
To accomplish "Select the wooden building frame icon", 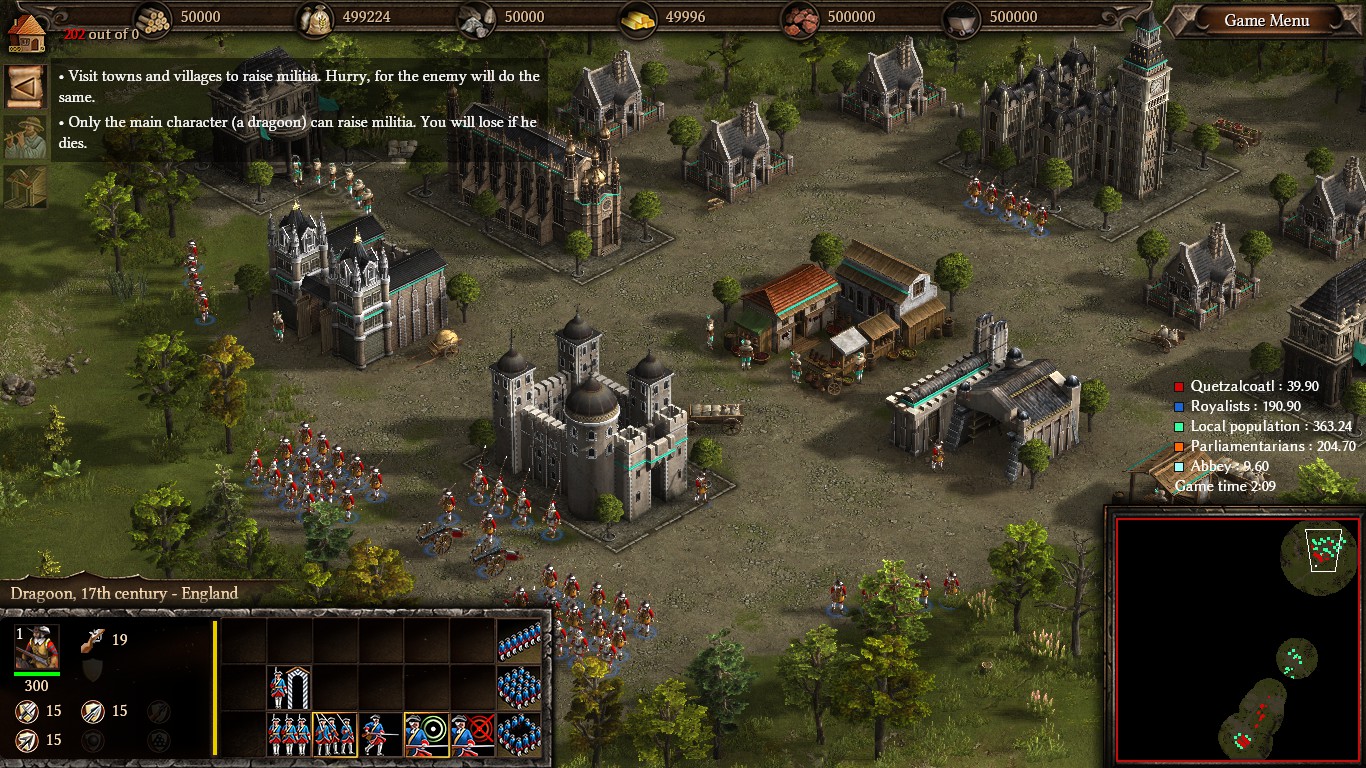I will tap(24, 187).
